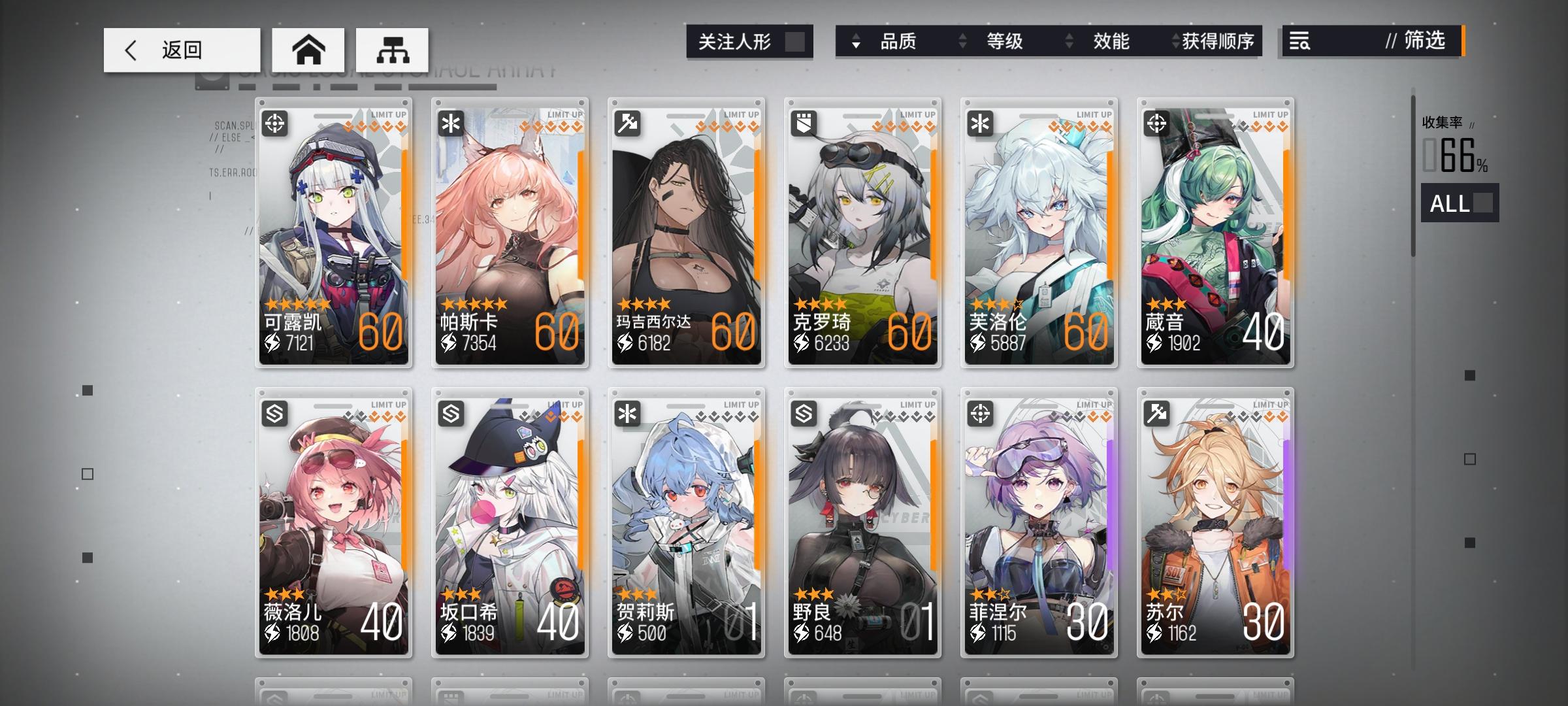Viewport: 1568px width, 706px height.
Task: Click the home icon at top left
Action: click(309, 50)
